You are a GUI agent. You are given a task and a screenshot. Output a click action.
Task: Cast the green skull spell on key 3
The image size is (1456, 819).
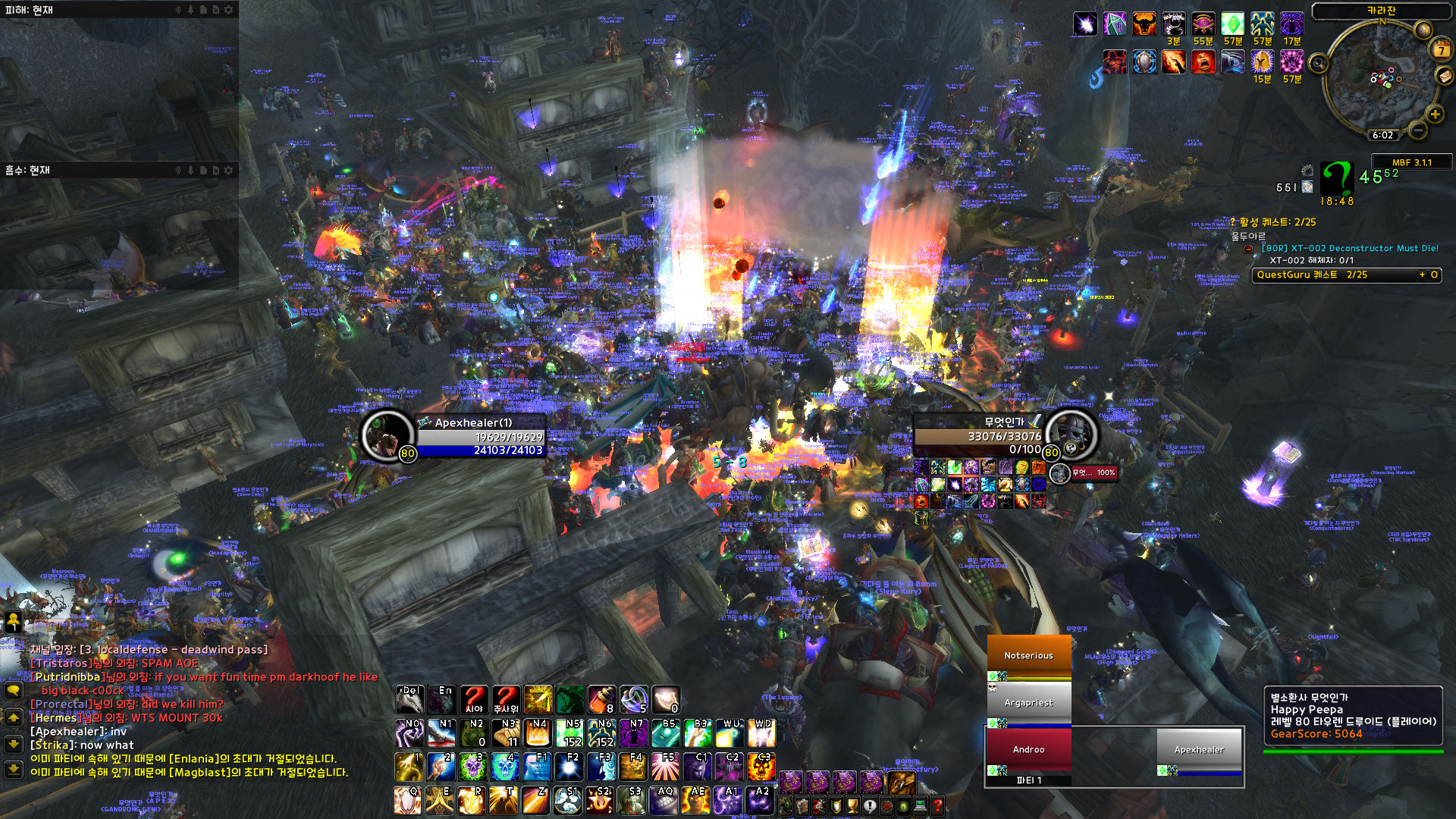(472, 766)
